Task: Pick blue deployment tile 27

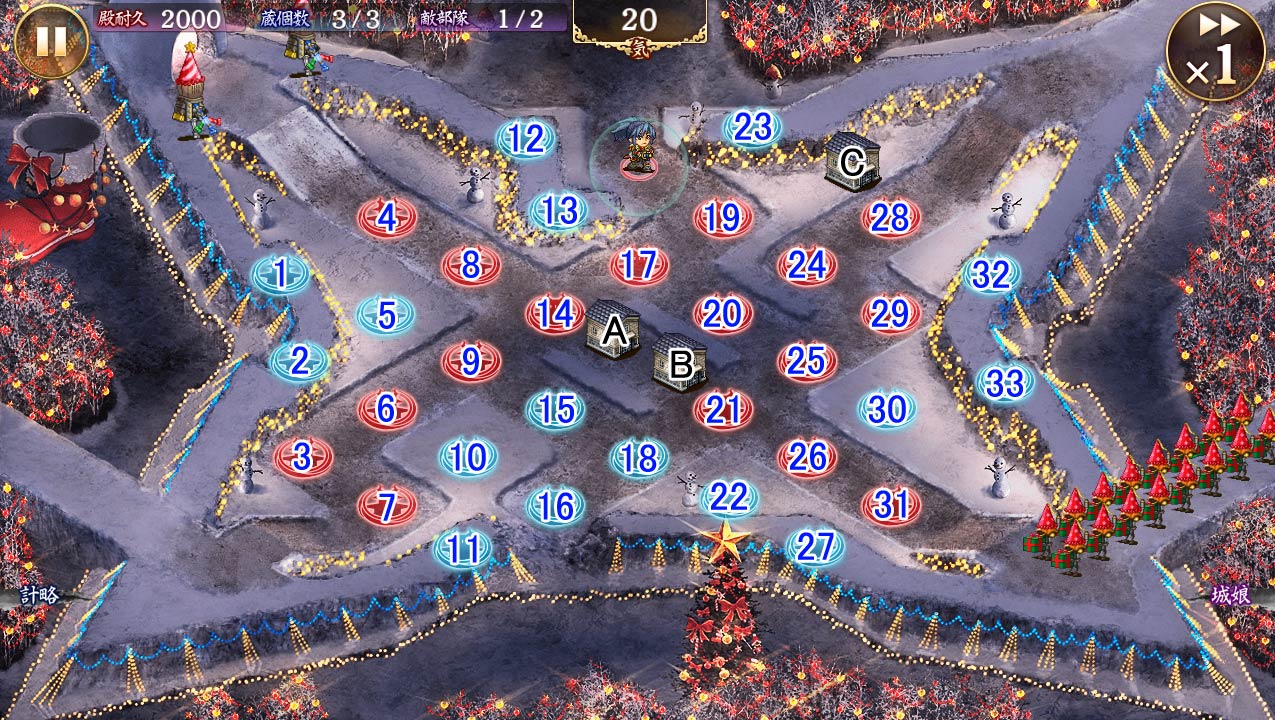Action: (x=815, y=547)
